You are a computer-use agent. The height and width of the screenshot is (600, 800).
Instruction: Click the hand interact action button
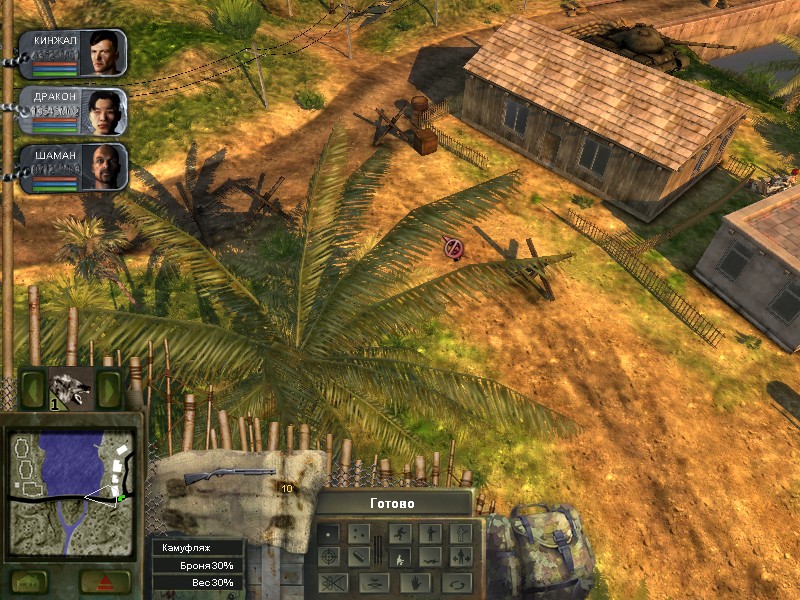pos(418,582)
